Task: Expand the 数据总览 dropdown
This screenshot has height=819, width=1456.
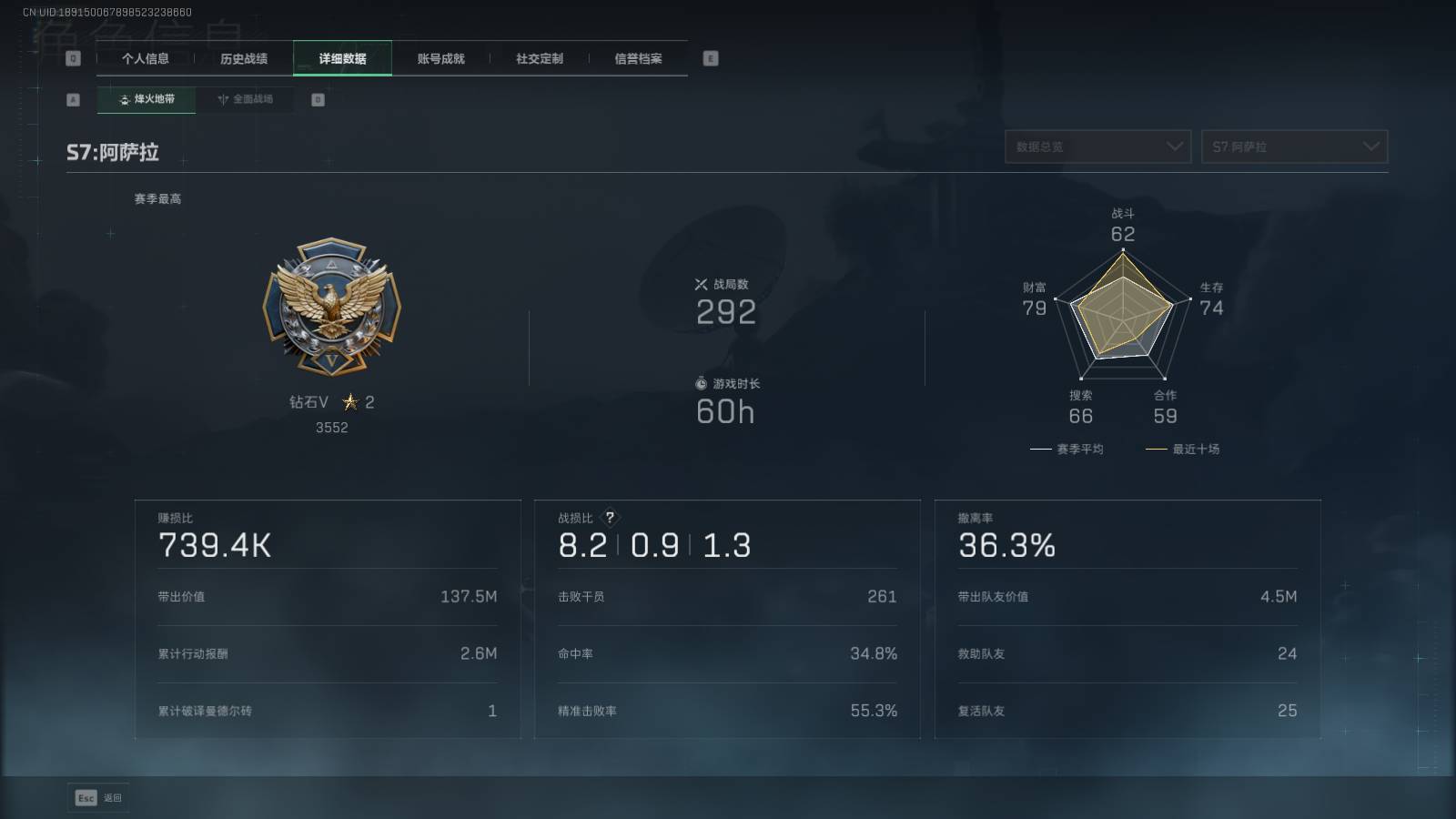Action: click(x=1097, y=147)
